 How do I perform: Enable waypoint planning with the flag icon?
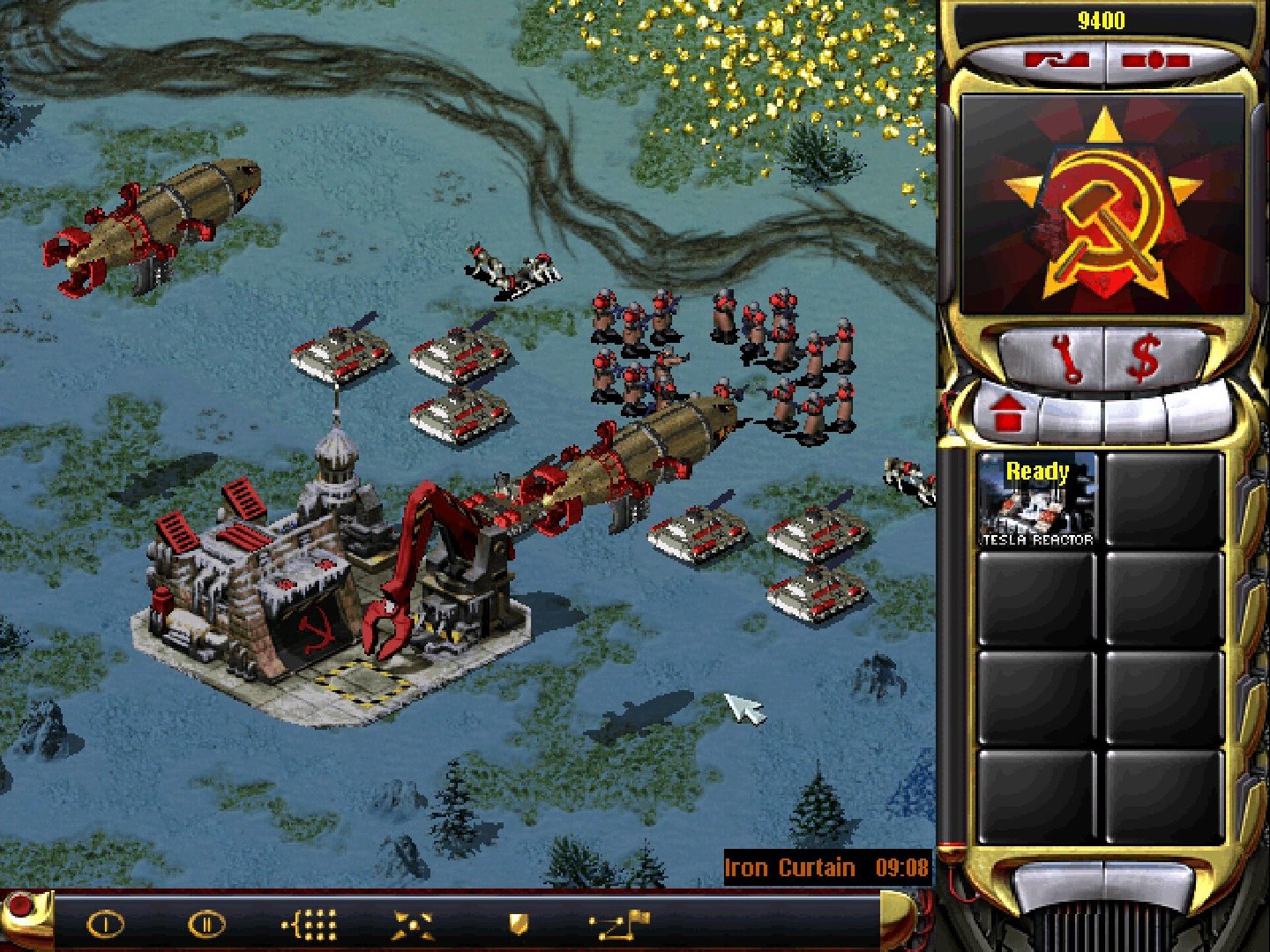pos(620,925)
